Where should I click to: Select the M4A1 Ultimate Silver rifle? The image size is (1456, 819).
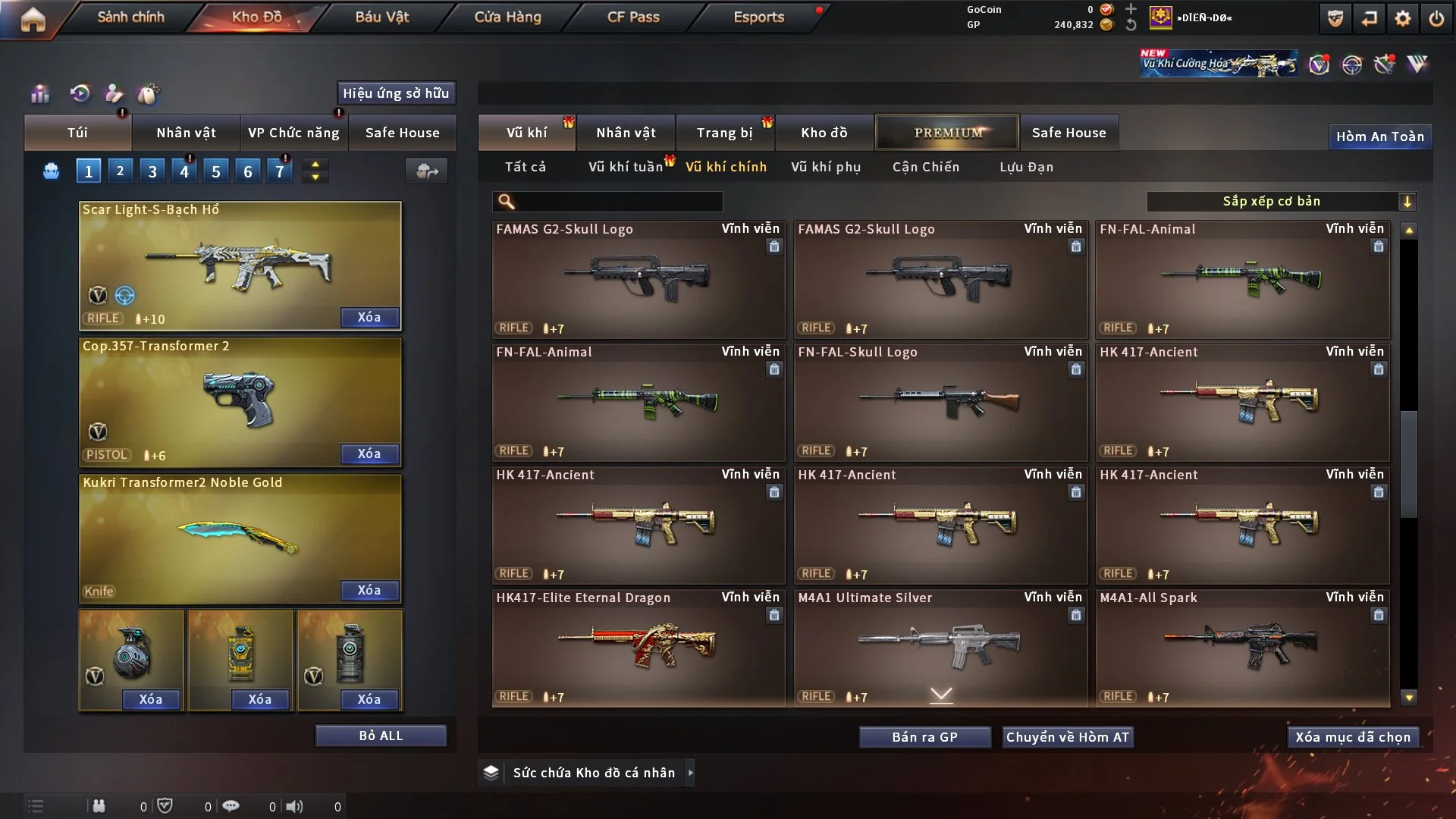[940, 647]
